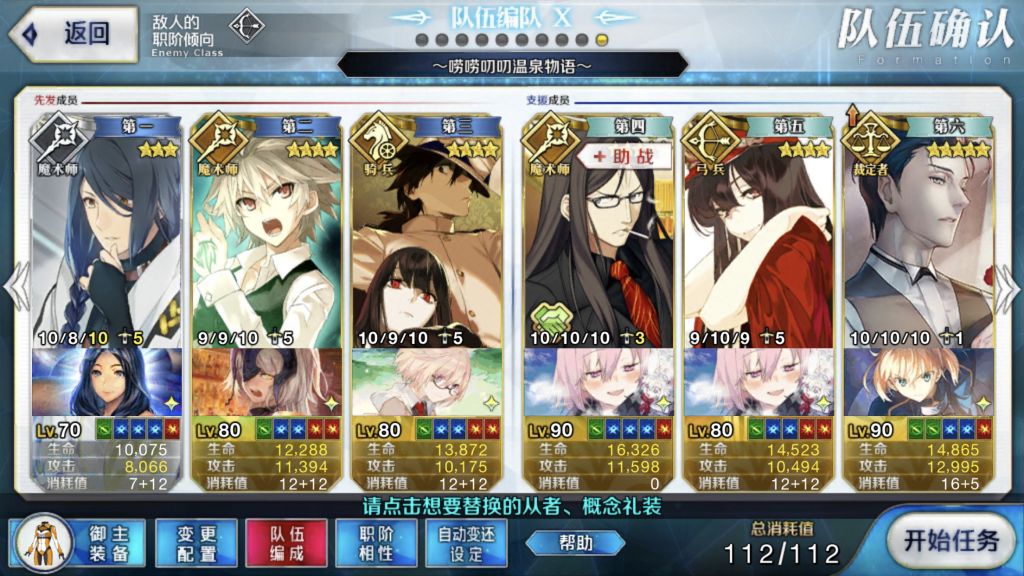Show 职阶相性 class affinity chart
The image size is (1024, 576).
[374, 543]
